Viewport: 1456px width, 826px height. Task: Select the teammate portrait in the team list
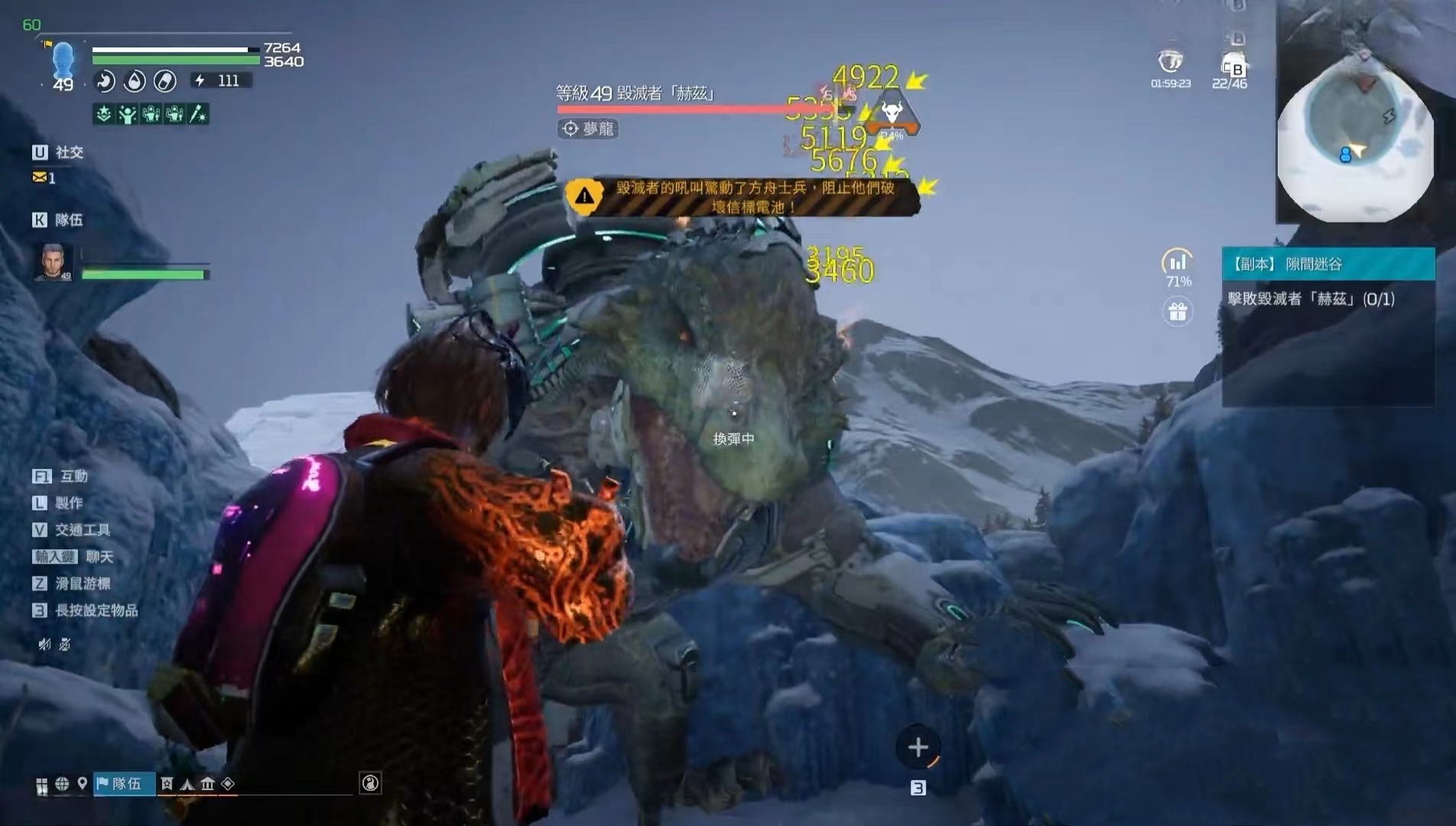pos(54,262)
